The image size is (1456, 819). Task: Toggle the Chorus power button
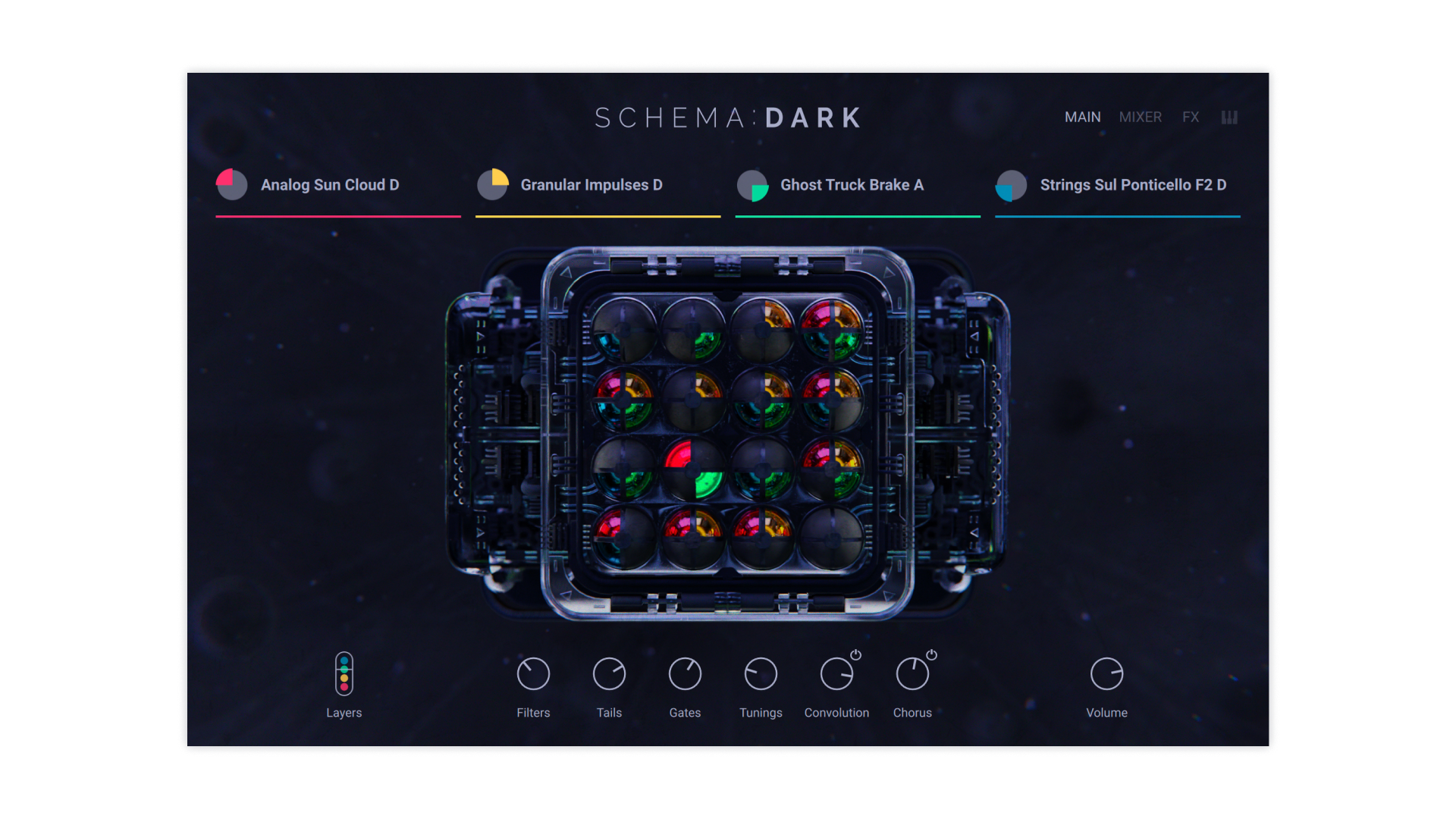tap(932, 654)
